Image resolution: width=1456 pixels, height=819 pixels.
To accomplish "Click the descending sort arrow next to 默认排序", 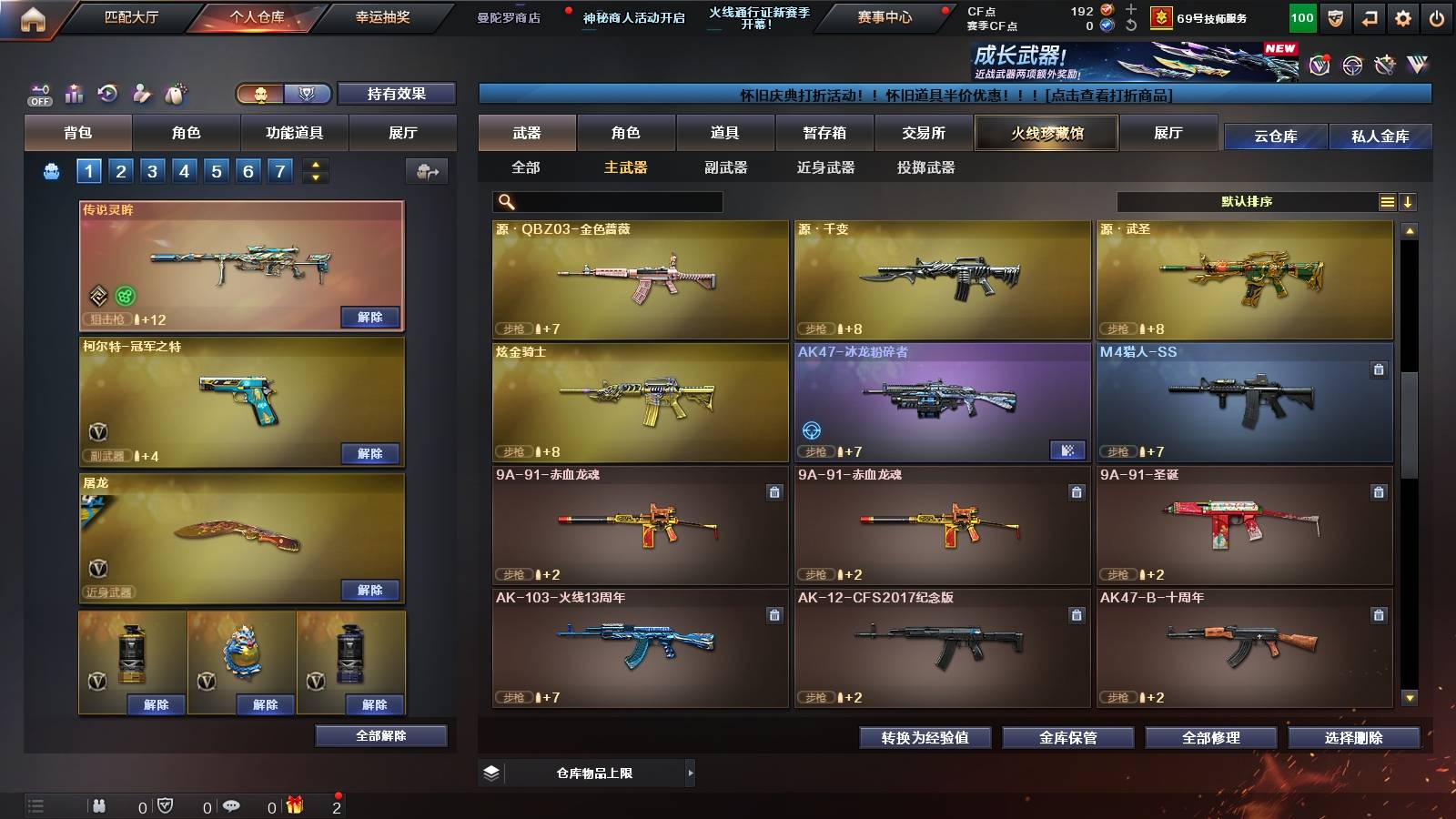I will pos(1408,201).
